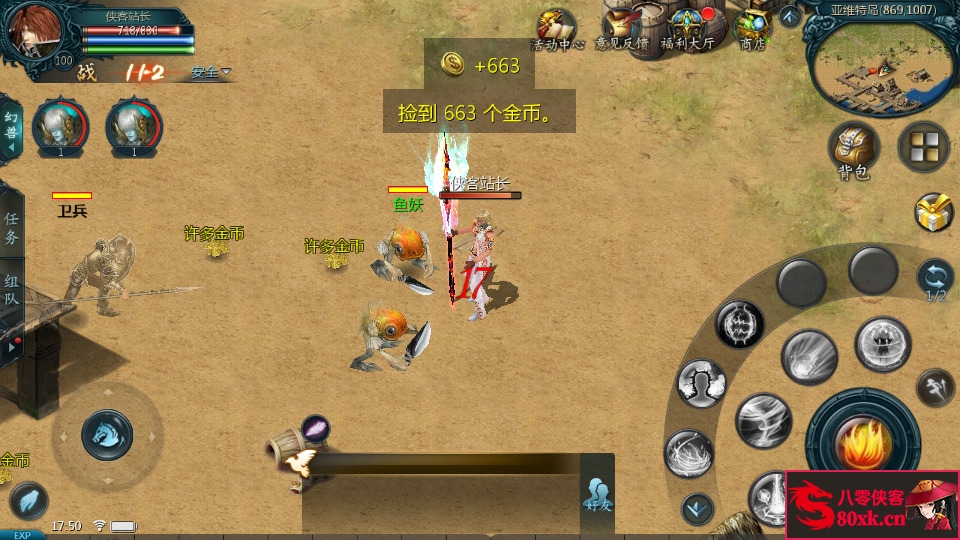Open the 组队 team tab
This screenshot has height=540, width=960.
pyautogui.click(x=11, y=290)
